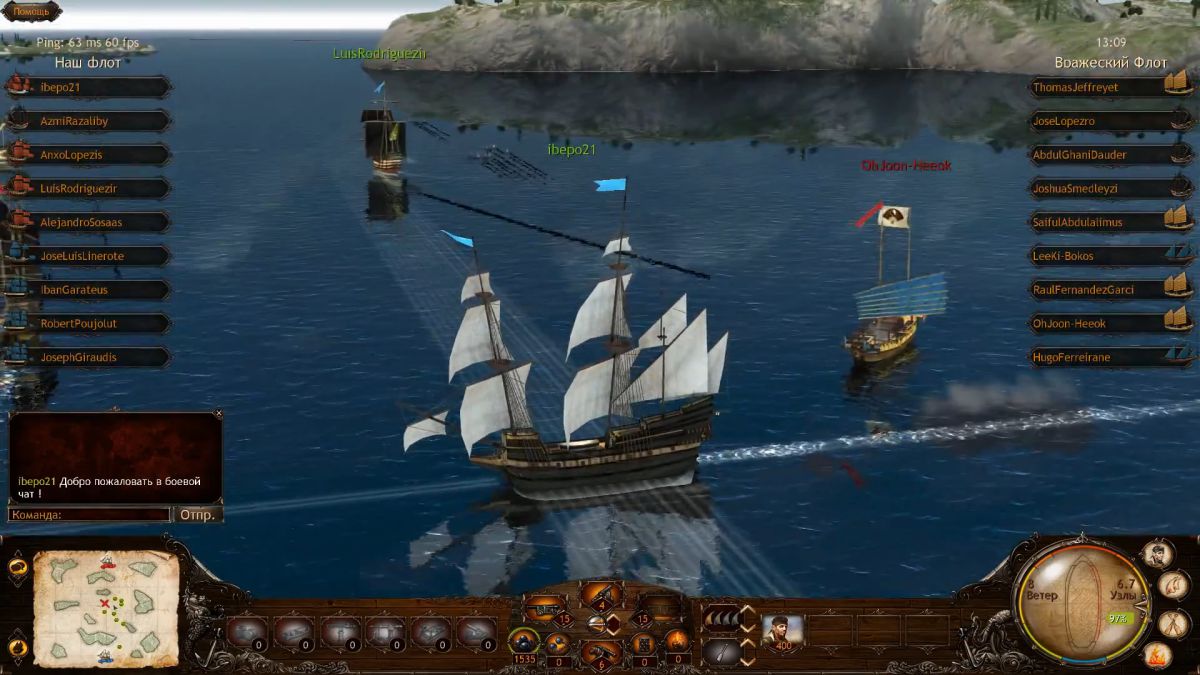The image size is (1200, 675).
Task: Choose JosephGiraudis from our fleet list
Action: click(89, 357)
